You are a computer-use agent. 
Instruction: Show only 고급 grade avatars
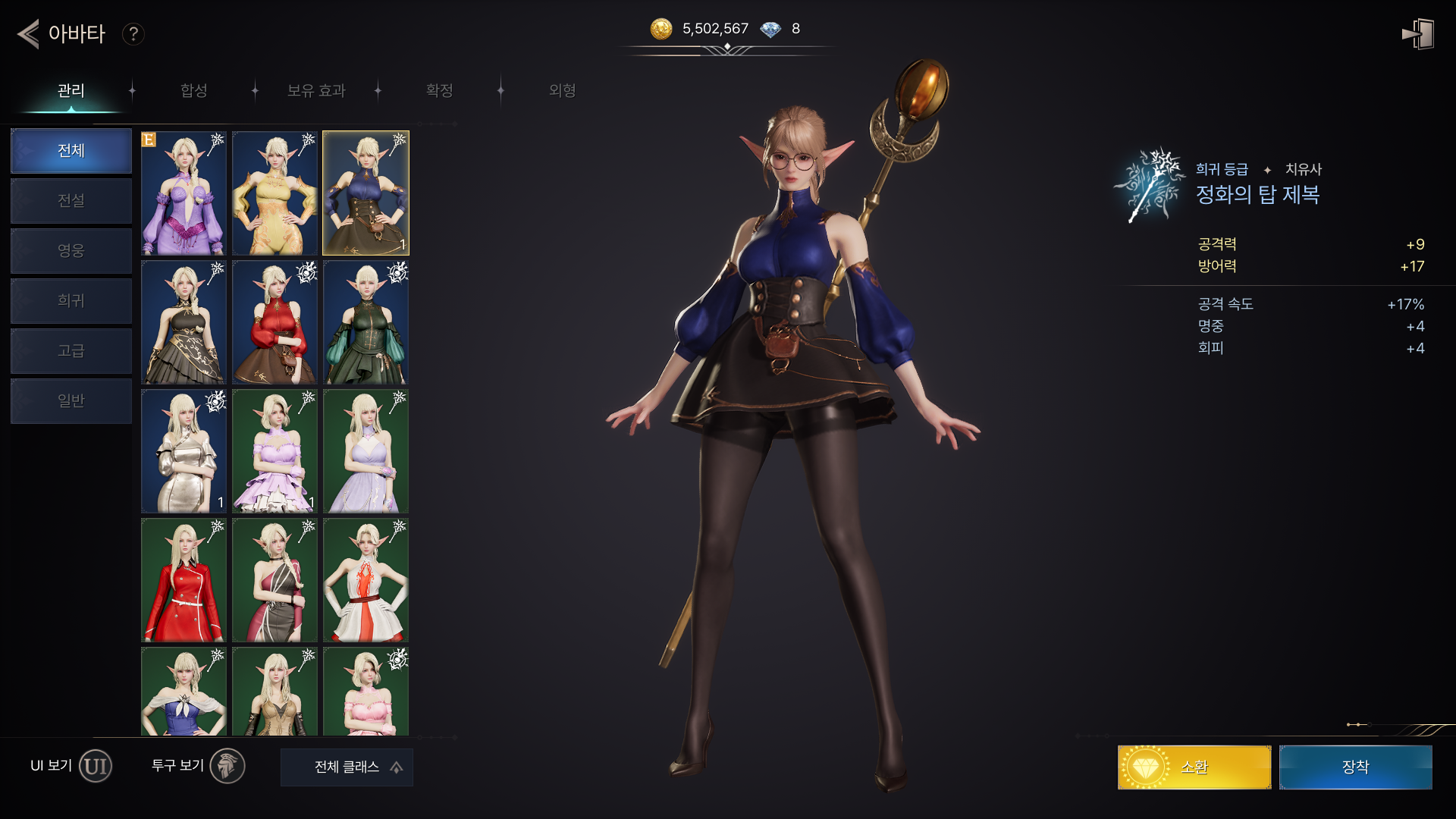pyautogui.click(x=71, y=351)
